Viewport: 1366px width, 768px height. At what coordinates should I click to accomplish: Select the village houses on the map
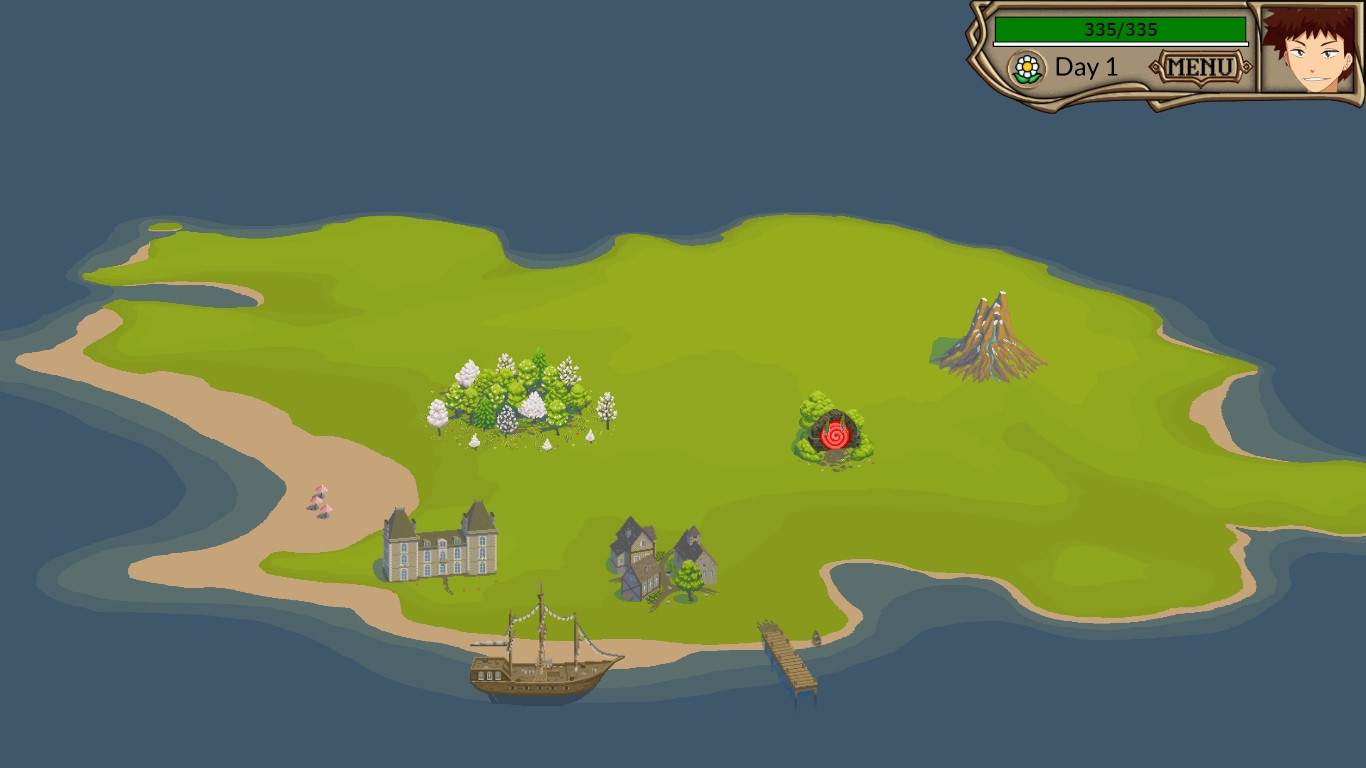(661, 563)
